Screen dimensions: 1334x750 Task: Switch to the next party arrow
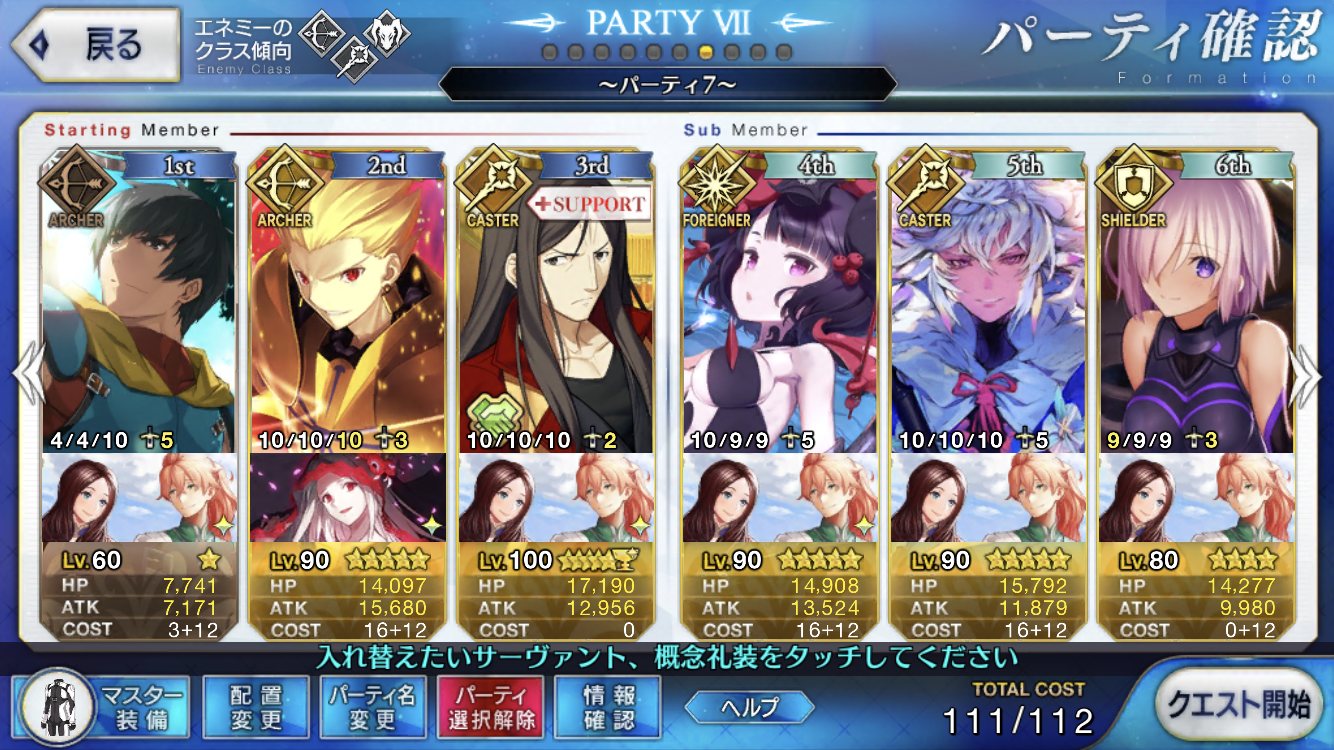point(1308,375)
